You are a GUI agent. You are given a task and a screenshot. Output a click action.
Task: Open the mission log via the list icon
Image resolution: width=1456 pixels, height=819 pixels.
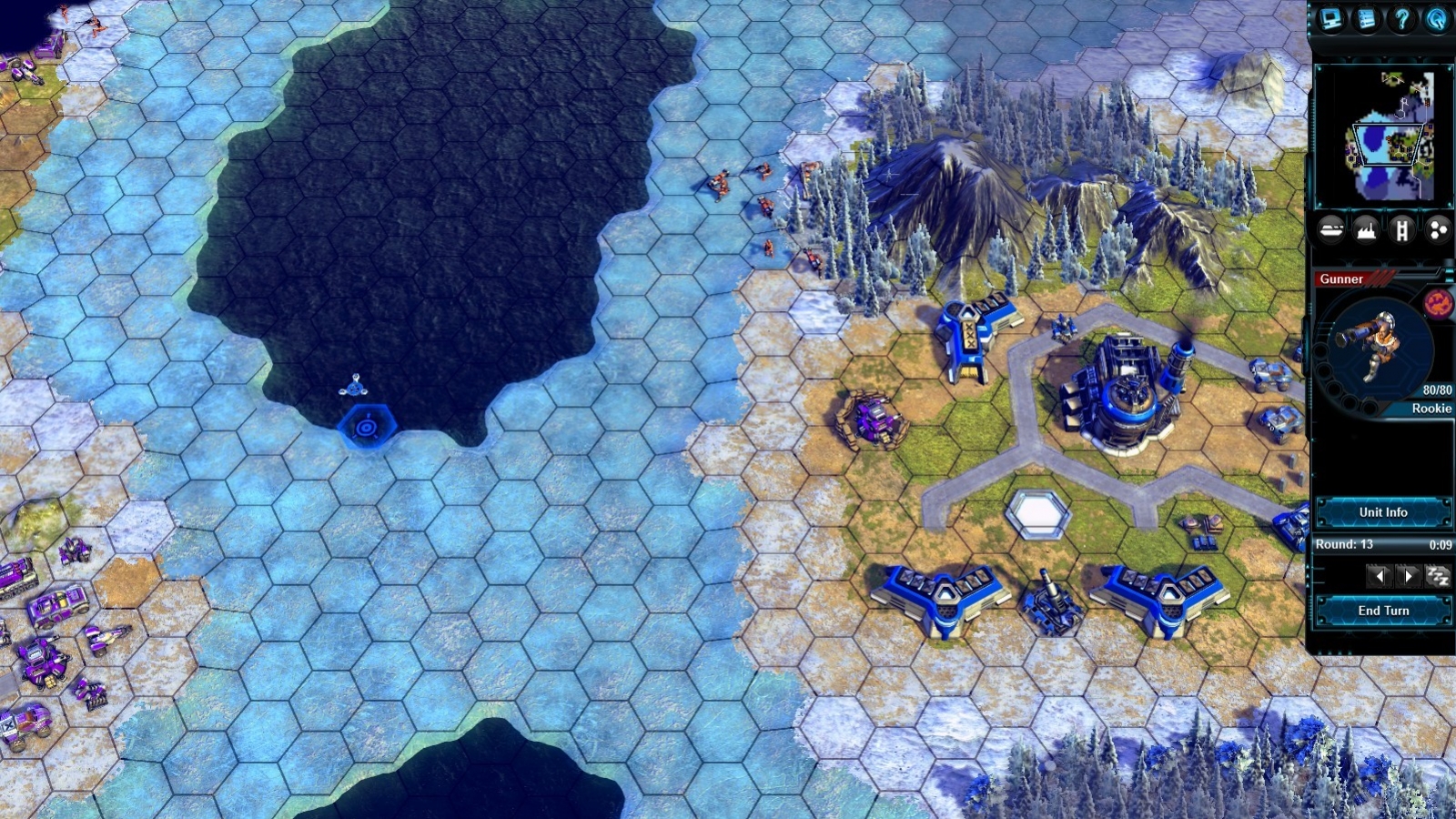tap(1365, 18)
